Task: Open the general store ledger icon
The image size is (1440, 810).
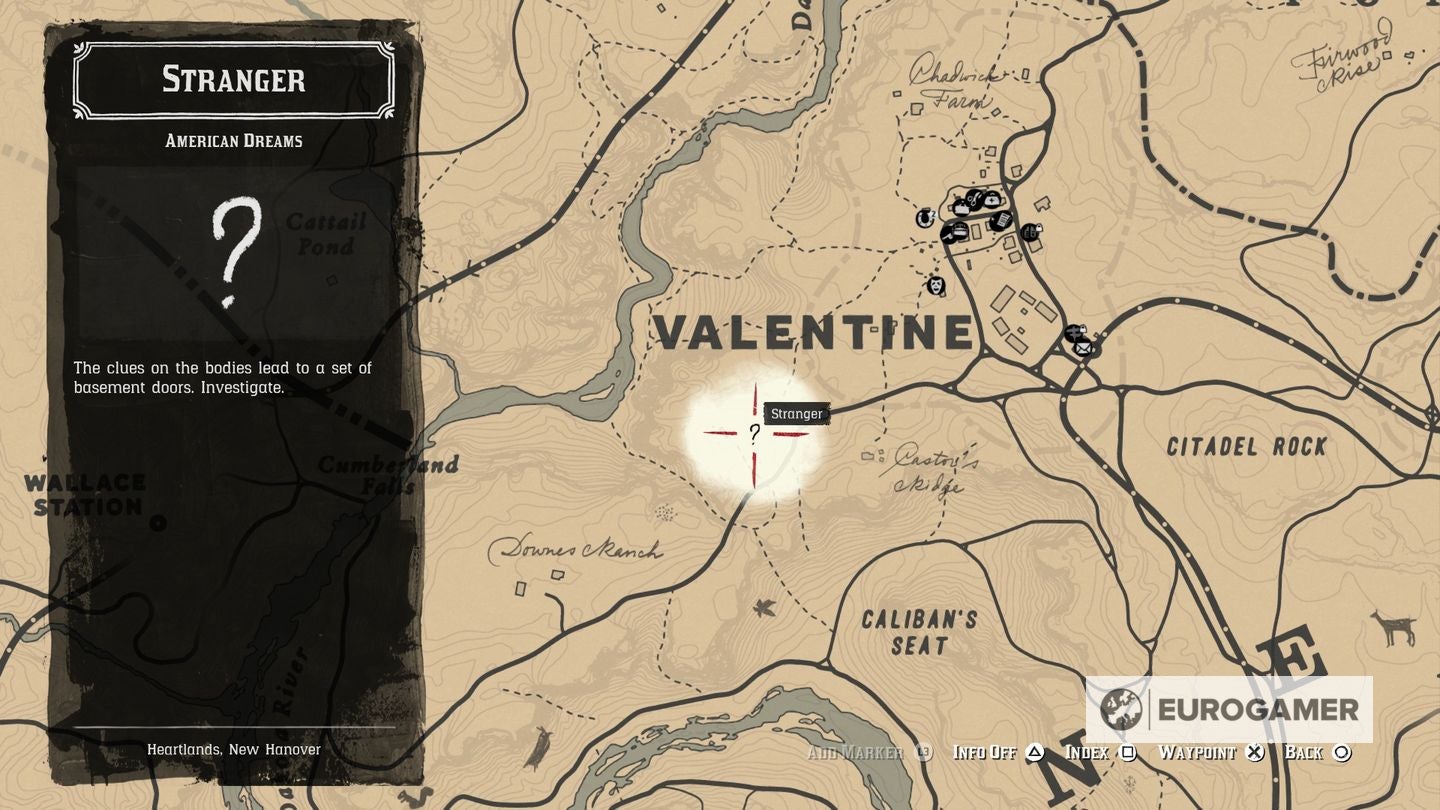Action: tap(1002, 220)
